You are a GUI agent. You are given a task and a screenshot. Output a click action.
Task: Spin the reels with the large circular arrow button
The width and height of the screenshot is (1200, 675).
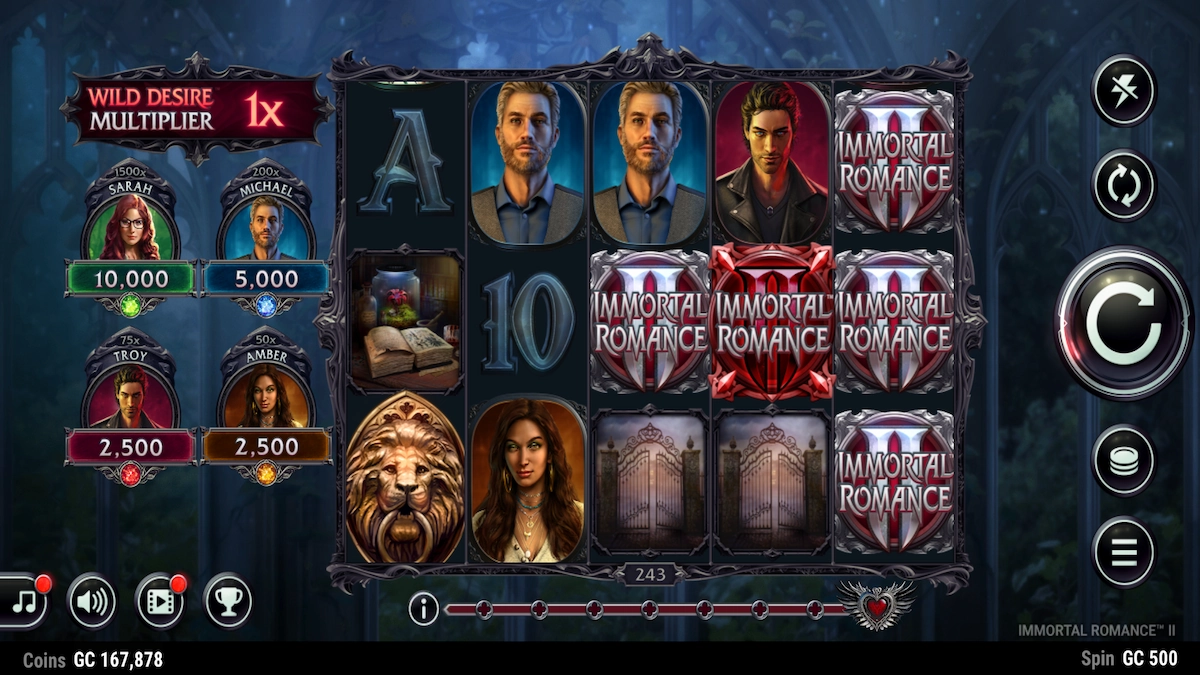tap(1123, 322)
